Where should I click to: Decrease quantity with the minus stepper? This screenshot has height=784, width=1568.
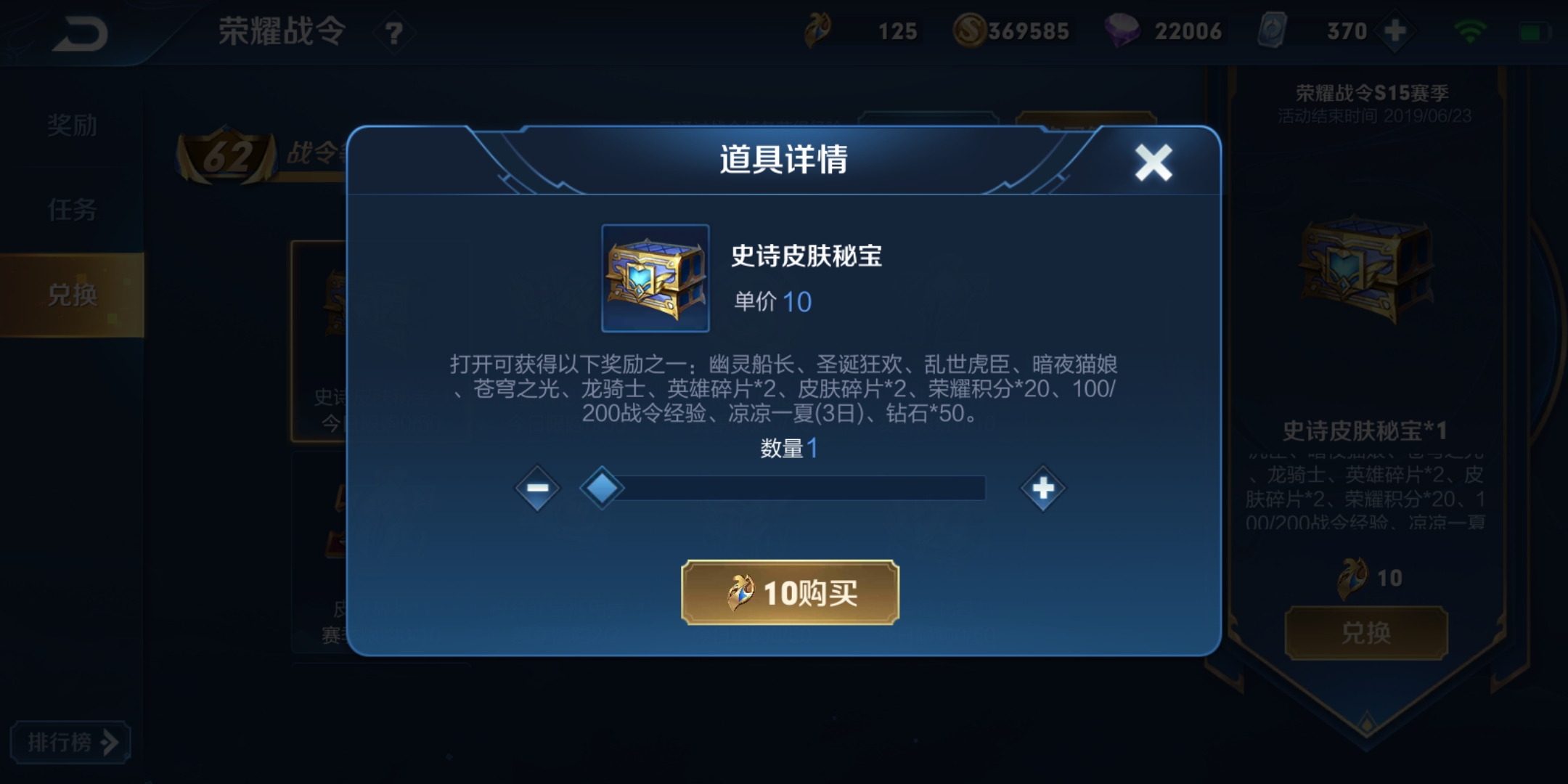coord(536,488)
